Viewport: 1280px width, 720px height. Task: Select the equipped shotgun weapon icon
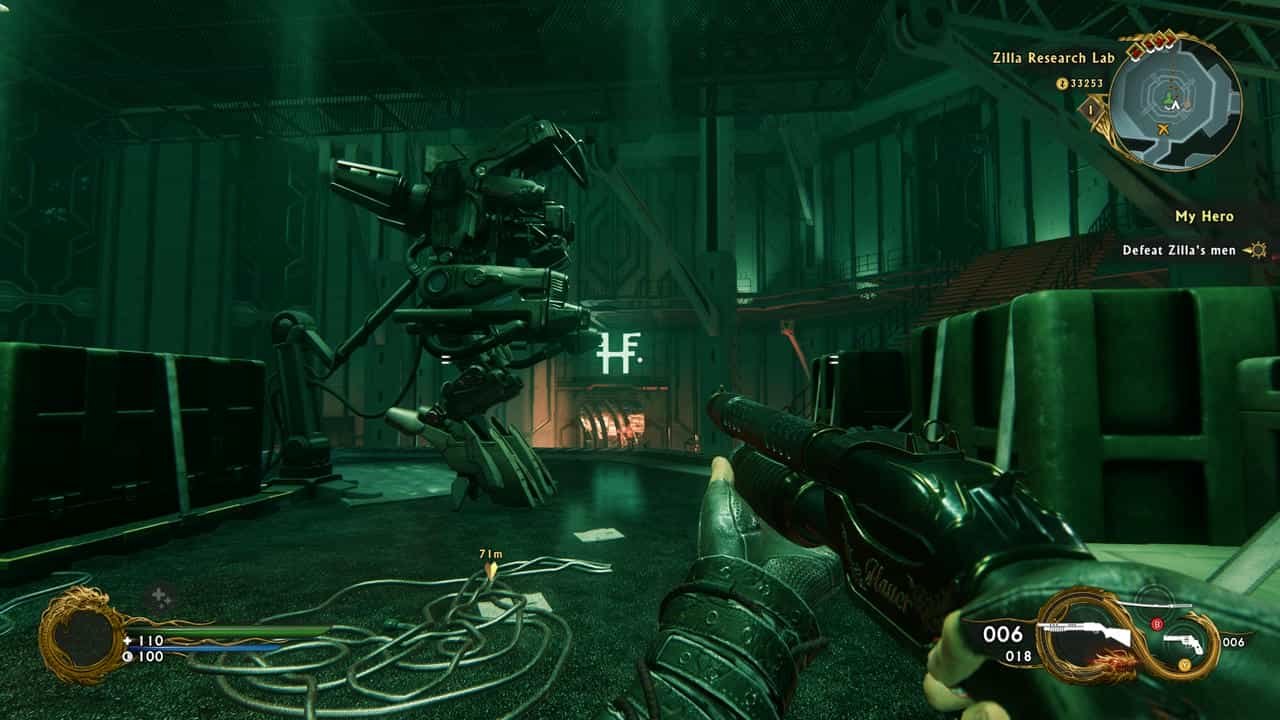(1083, 636)
